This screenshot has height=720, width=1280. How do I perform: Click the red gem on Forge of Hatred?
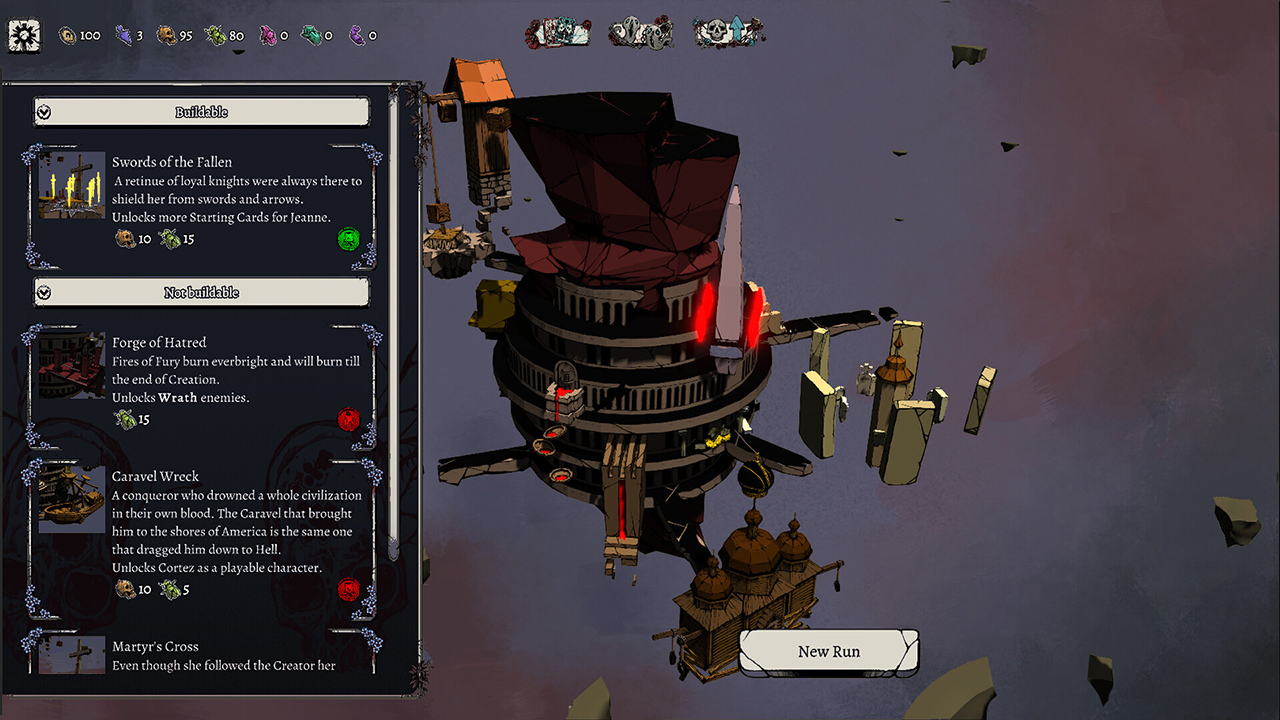point(348,419)
